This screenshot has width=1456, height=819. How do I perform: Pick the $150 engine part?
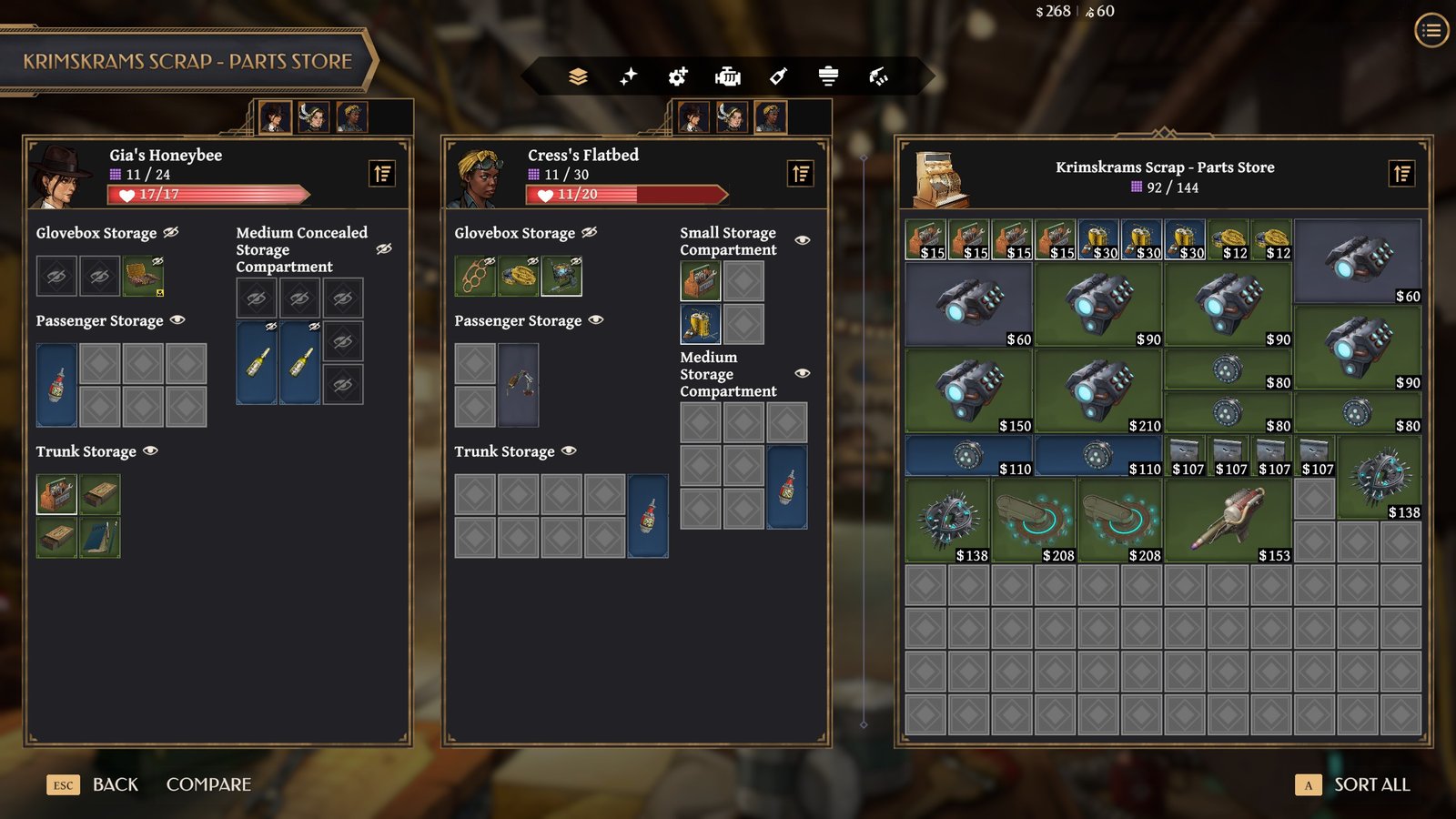coord(969,391)
